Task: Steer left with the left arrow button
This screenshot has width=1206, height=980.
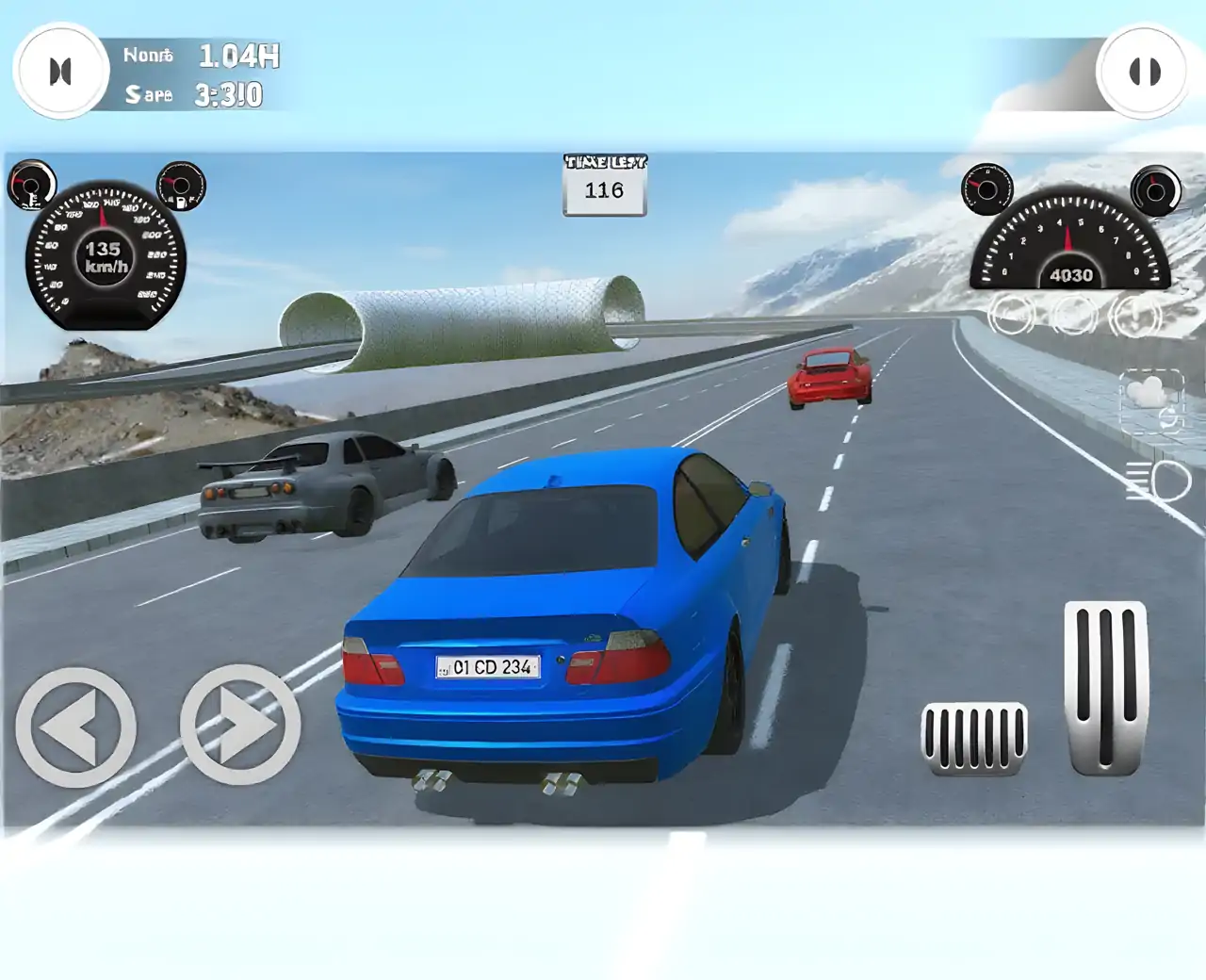Action: pos(75,727)
